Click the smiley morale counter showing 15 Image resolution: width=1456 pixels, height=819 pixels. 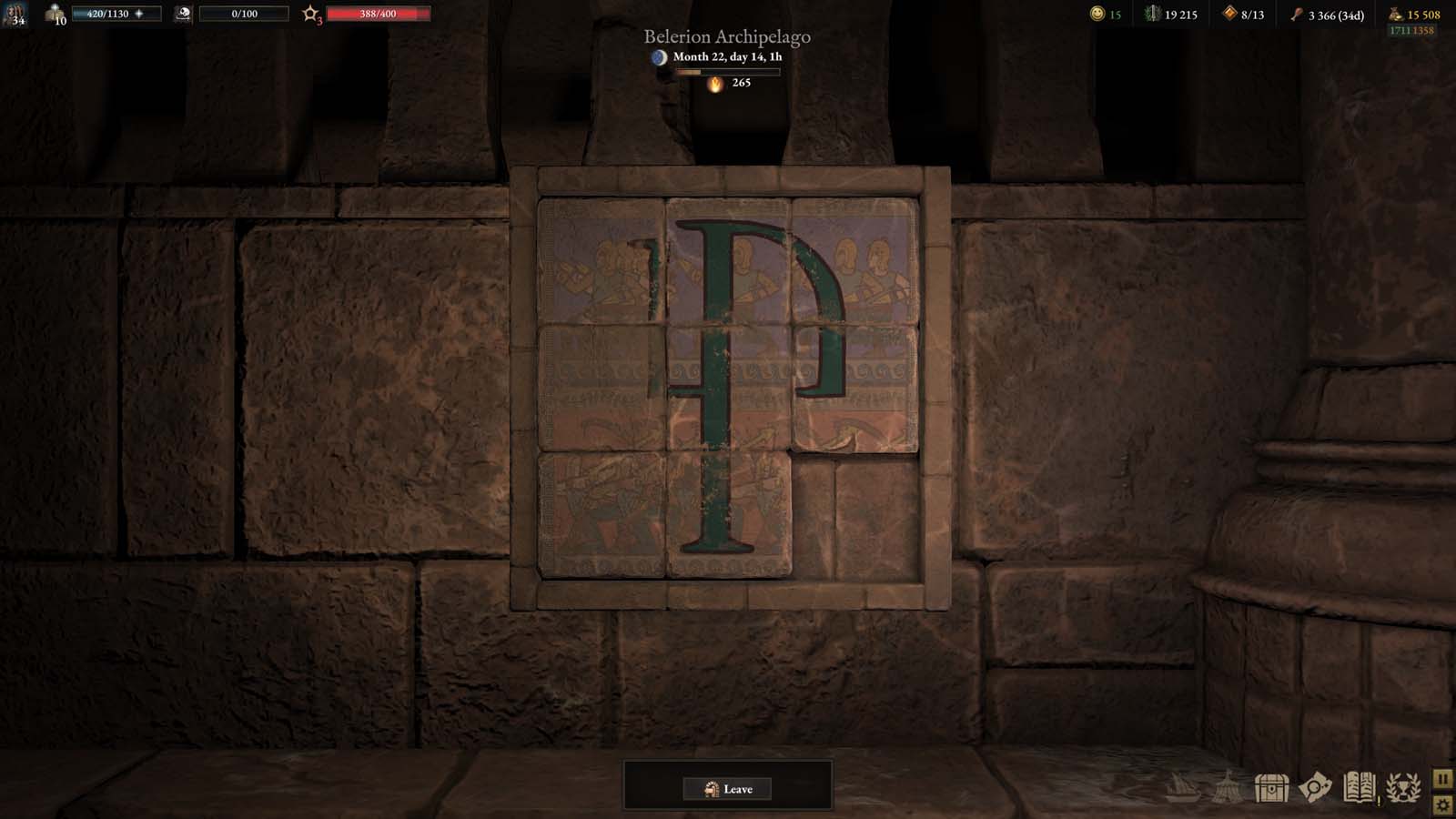click(x=1097, y=14)
